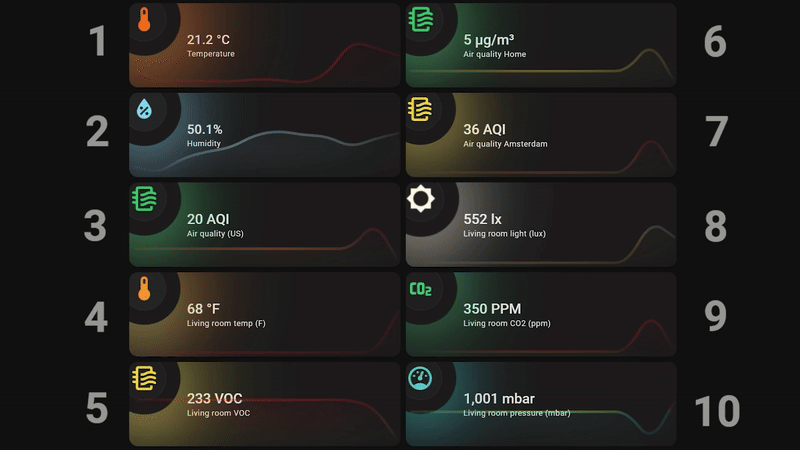Show the Living room VOC card
This screenshot has height=450, width=800.
point(265,404)
